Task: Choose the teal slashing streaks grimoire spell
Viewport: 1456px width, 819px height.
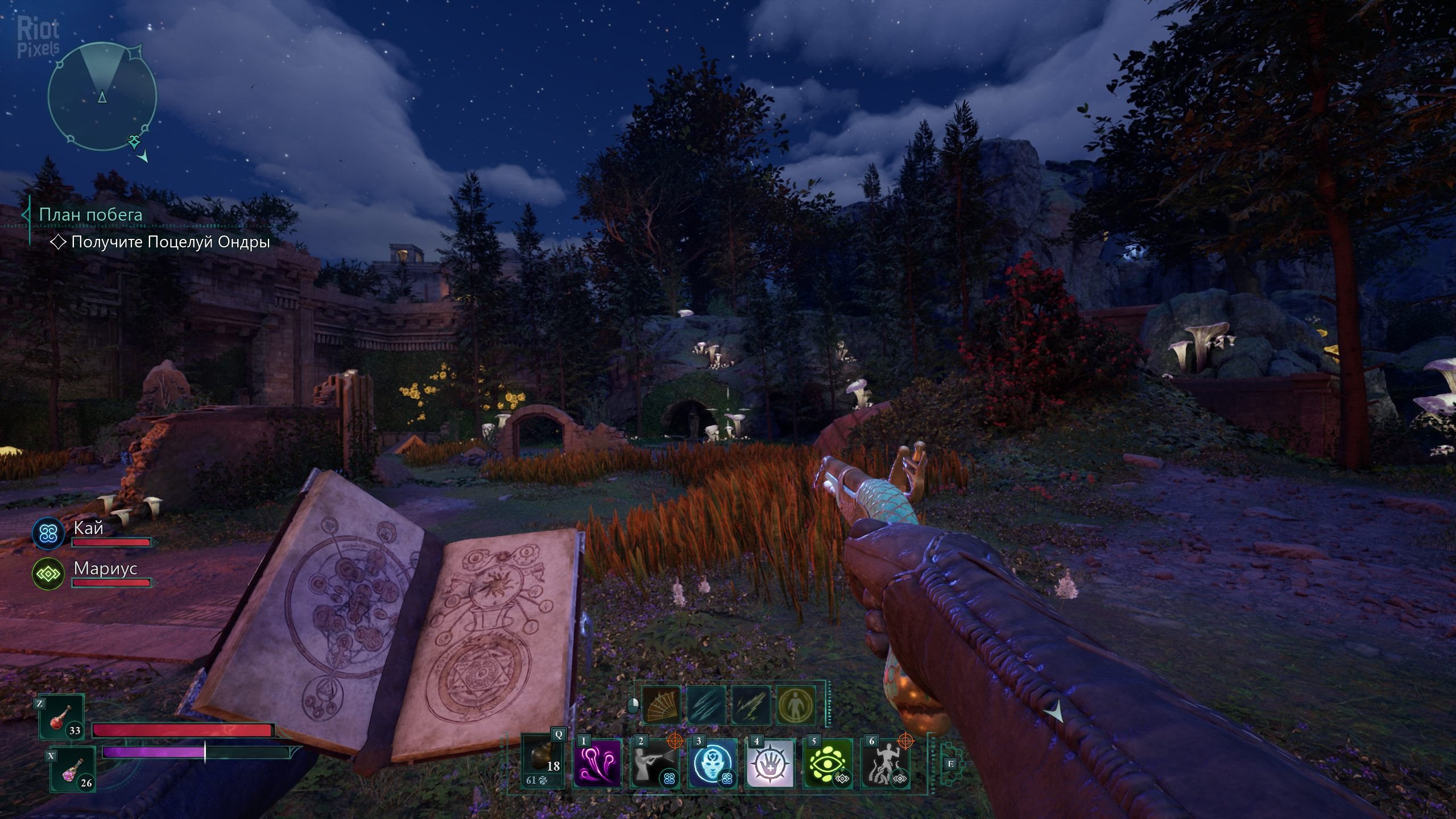Action: tap(706, 705)
